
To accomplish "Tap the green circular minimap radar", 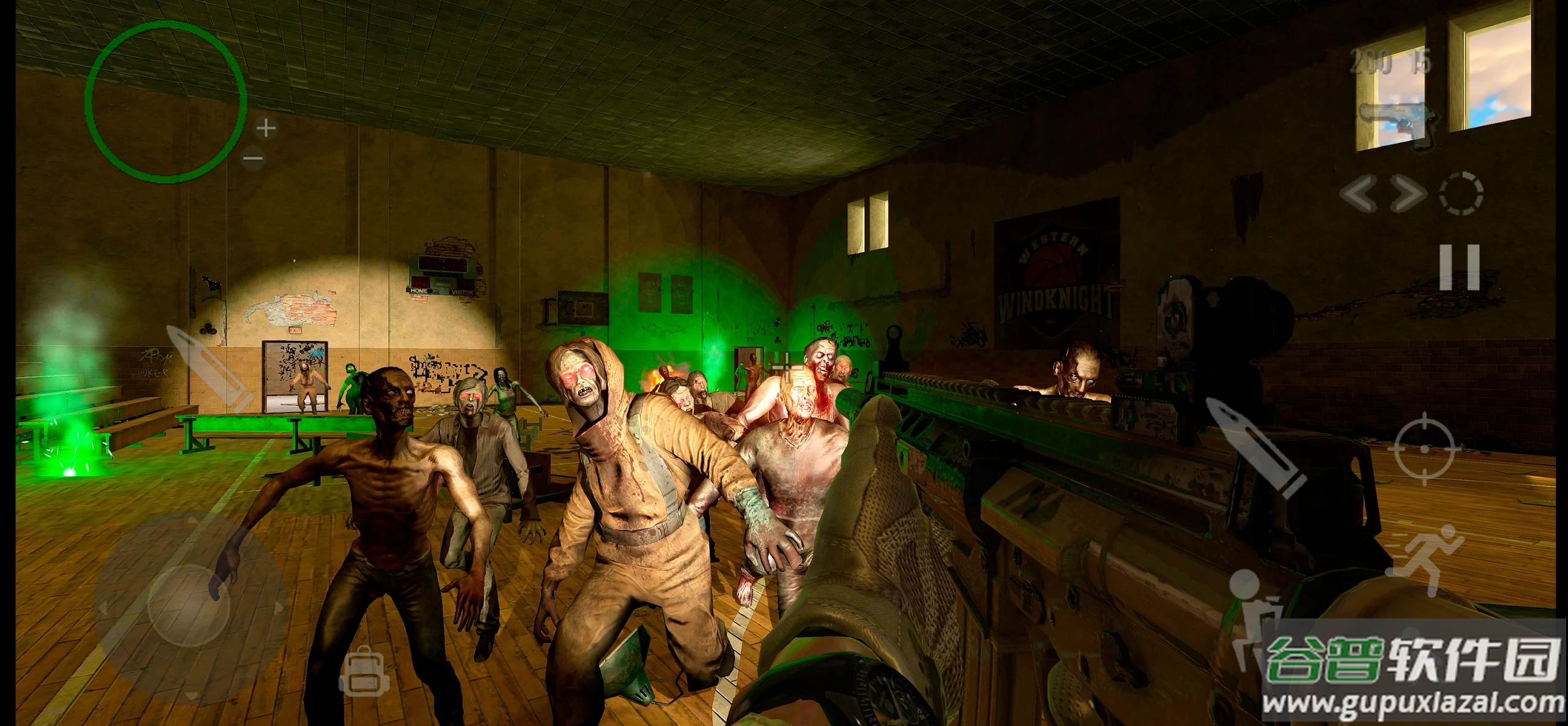I will point(165,101).
